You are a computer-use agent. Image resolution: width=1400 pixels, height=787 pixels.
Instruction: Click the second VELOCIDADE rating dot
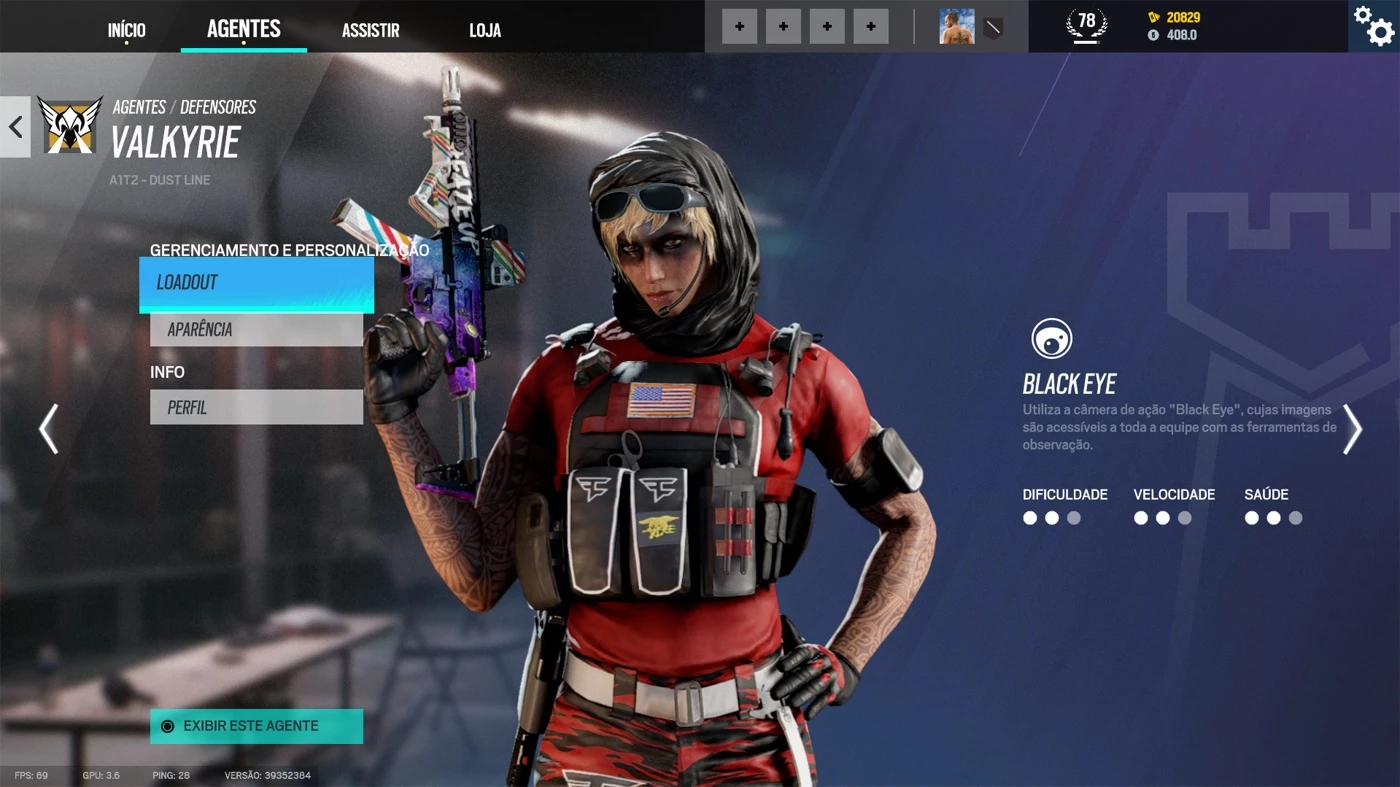[x=1162, y=517]
